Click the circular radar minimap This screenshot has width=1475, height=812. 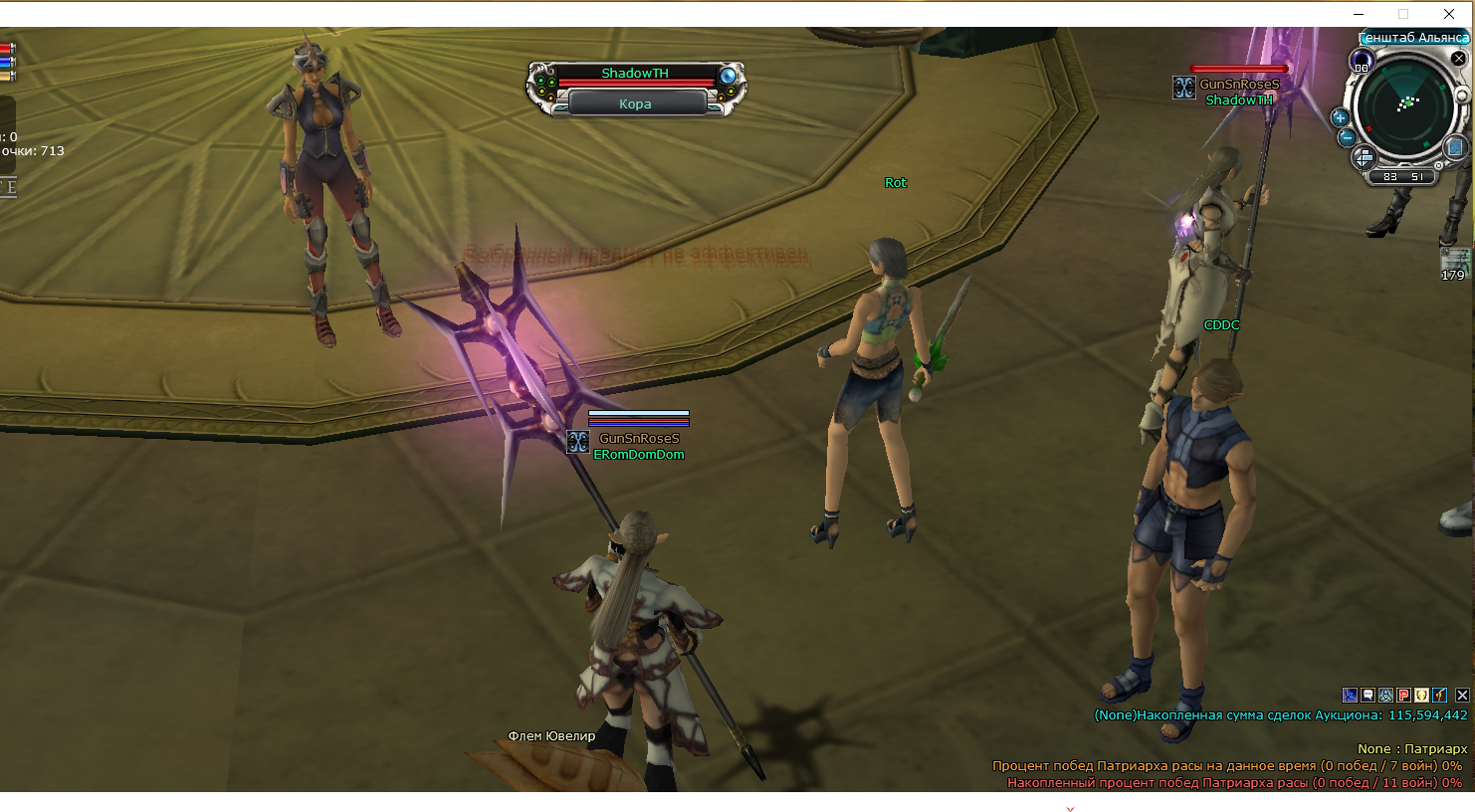(1406, 104)
